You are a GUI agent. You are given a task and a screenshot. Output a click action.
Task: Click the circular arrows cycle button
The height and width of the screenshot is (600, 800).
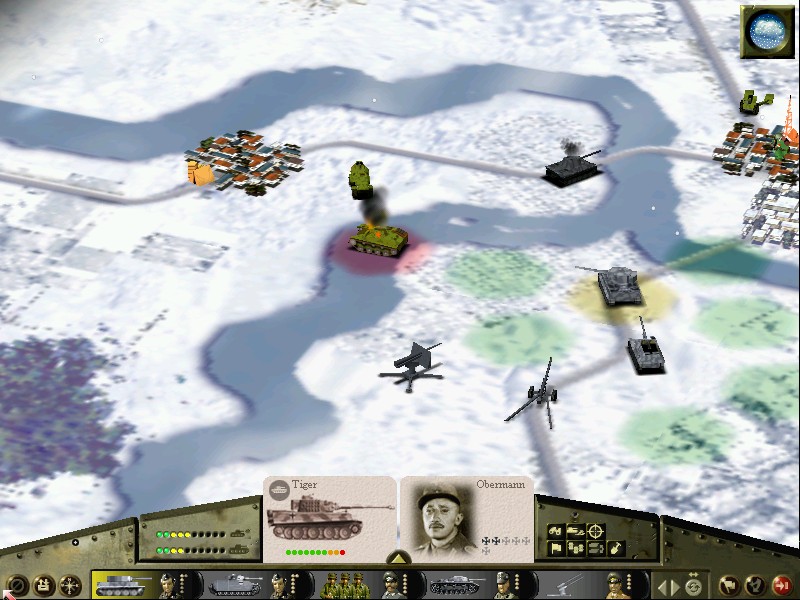(693, 585)
